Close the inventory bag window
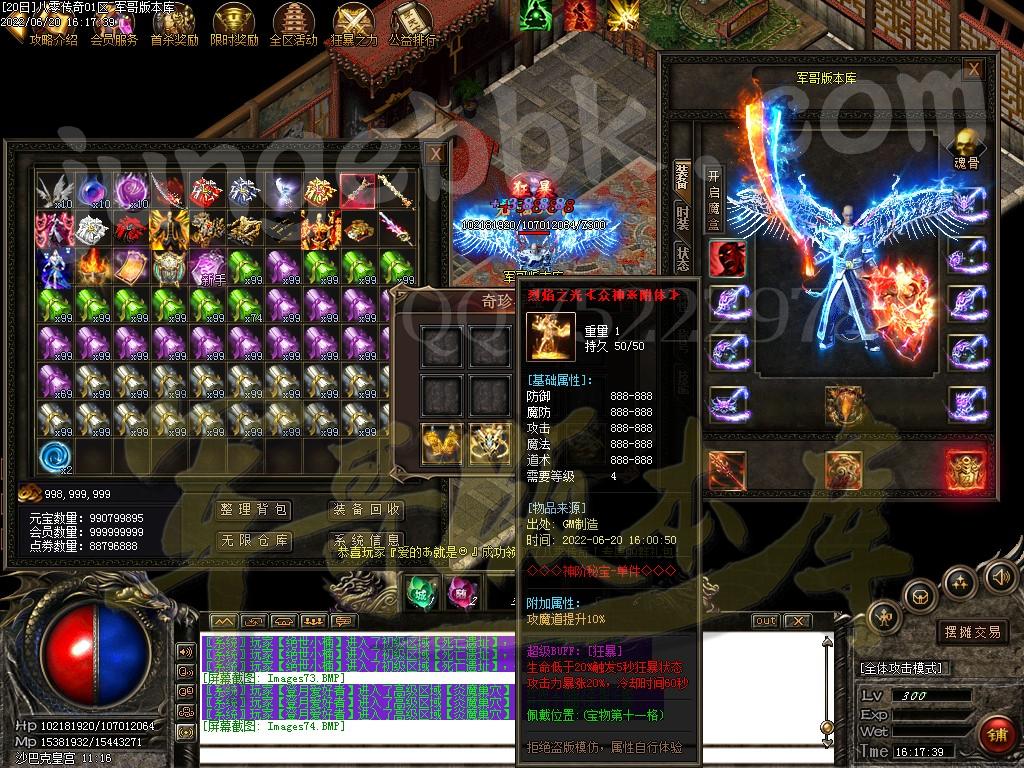Viewport: 1024px width, 768px height. tap(435, 154)
